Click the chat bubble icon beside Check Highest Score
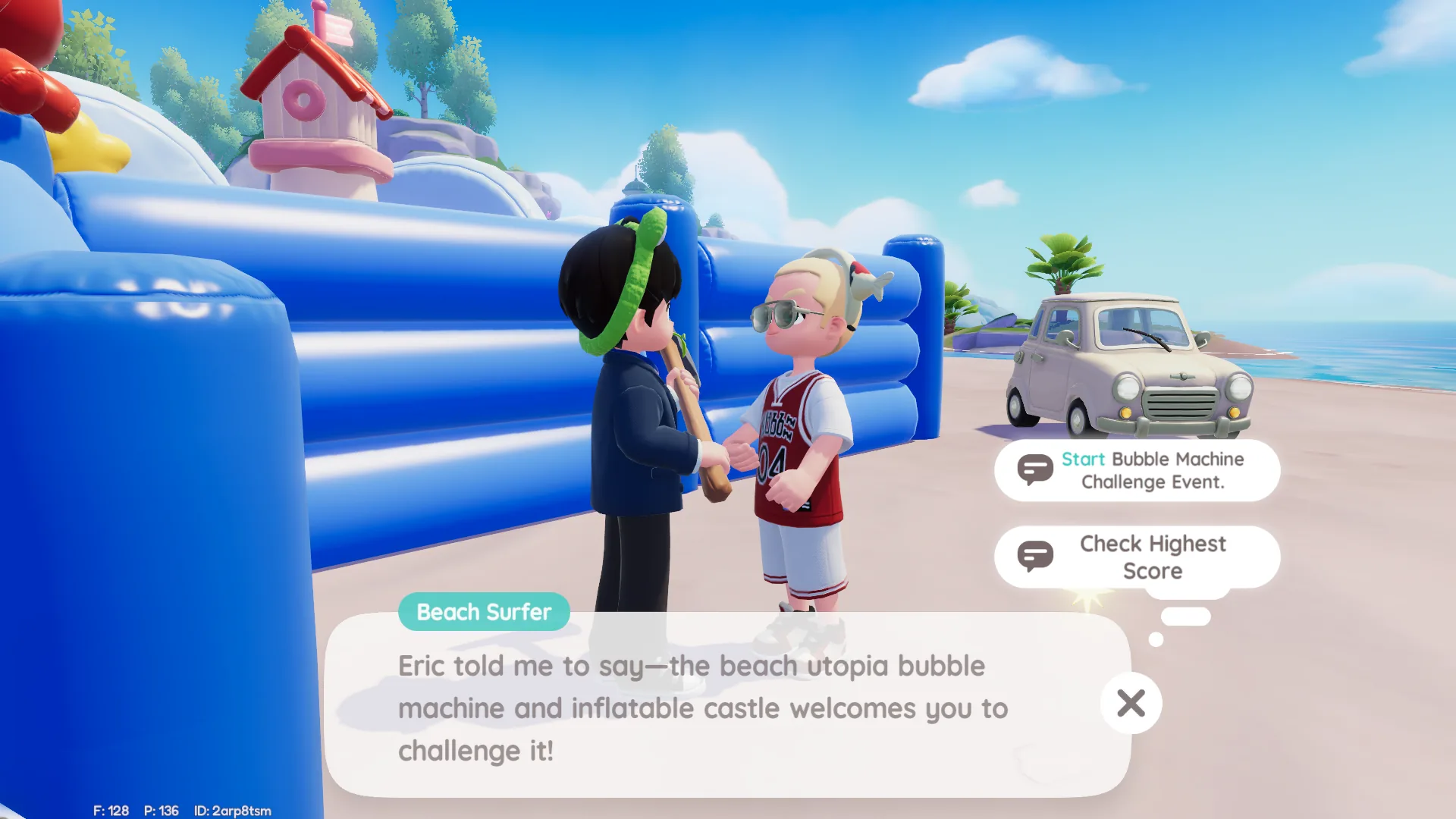The image size is (1456, 819). [x=1037, y=556]
